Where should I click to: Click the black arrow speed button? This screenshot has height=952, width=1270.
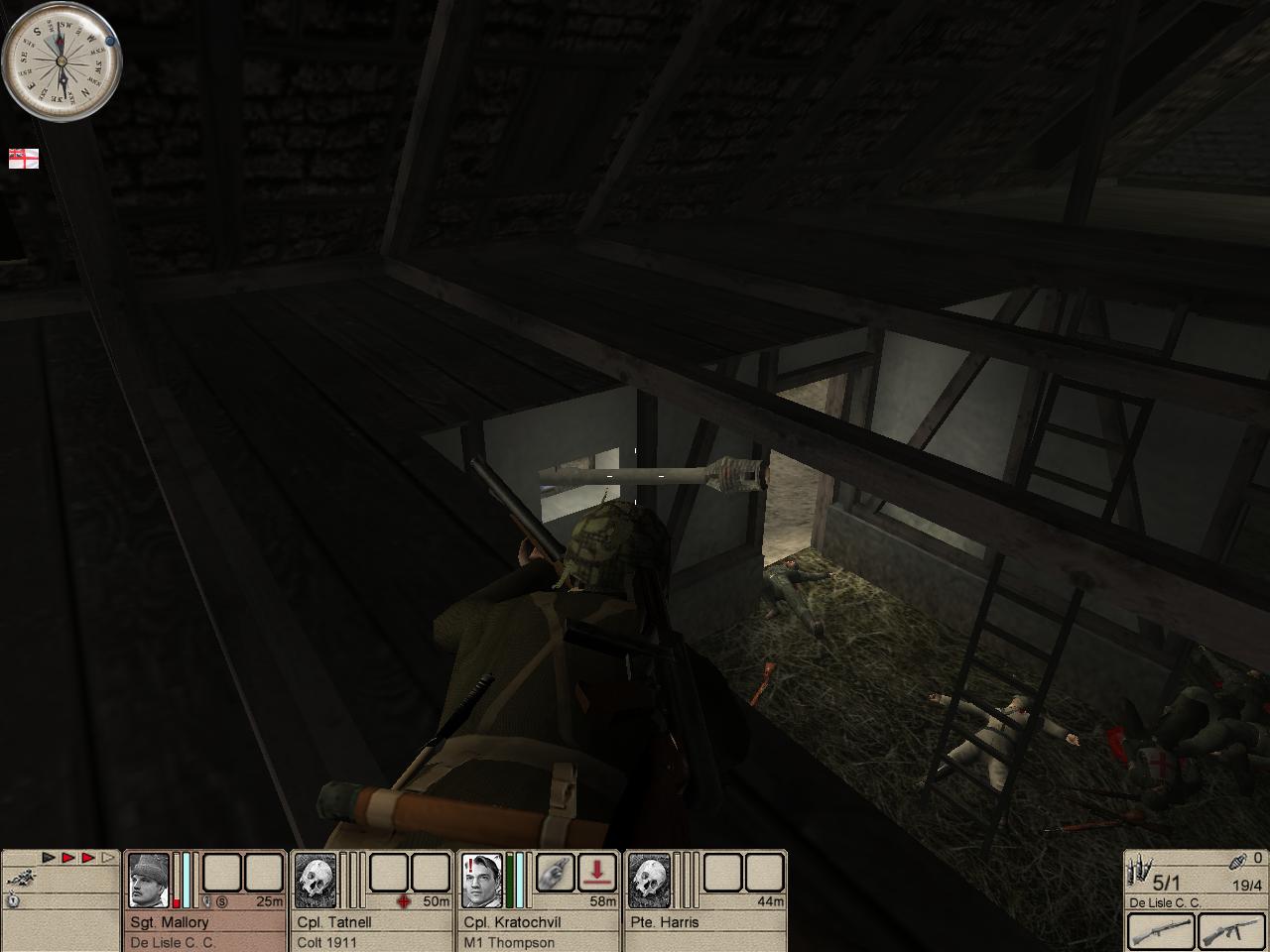pos(49,858)
